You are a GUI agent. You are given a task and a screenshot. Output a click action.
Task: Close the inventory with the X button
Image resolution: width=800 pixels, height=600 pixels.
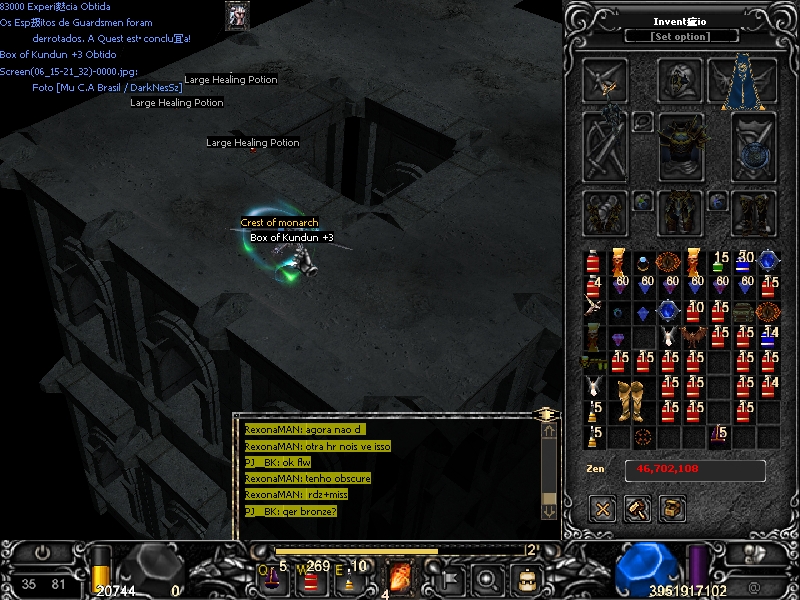603,508
